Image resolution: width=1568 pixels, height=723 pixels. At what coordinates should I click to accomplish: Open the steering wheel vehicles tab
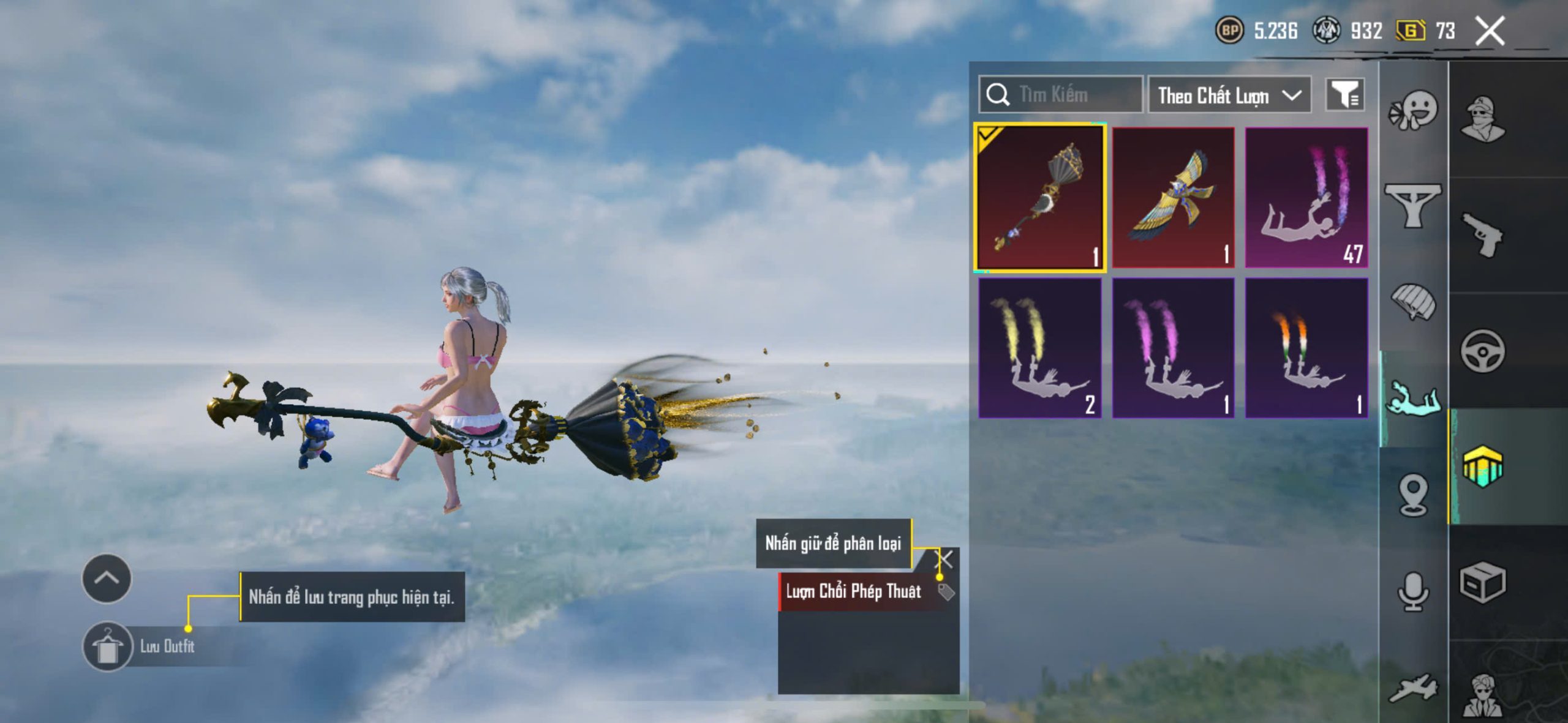1483,351
